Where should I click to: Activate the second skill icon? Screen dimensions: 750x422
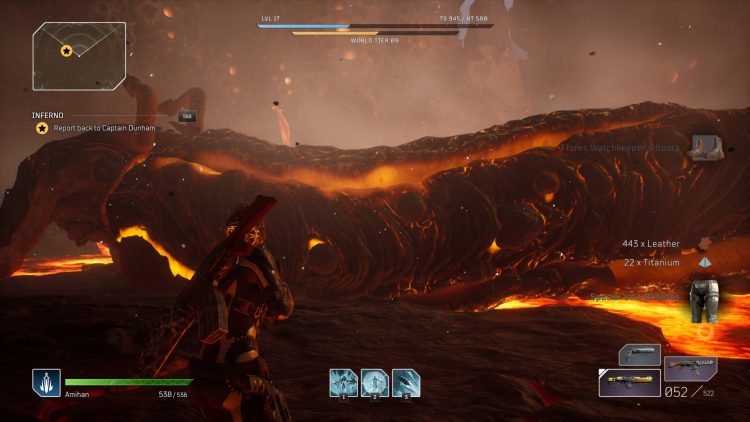click(375, 382)
